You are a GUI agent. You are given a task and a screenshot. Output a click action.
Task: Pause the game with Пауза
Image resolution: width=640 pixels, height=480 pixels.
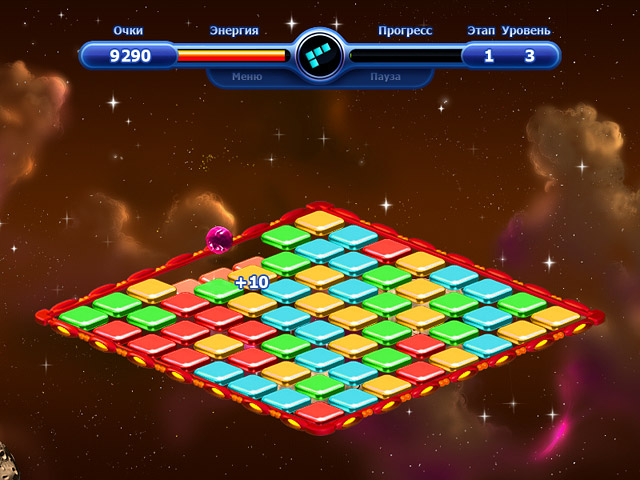pyautogui.click(x=385, y=76)
